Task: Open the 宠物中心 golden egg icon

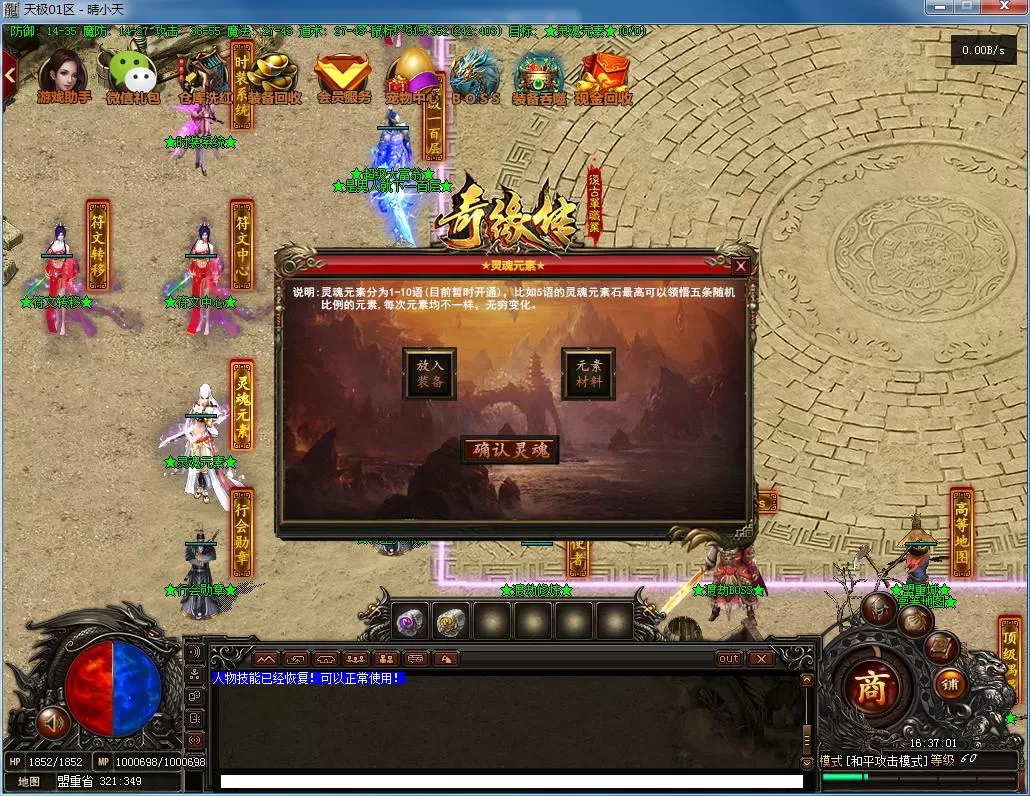Action: click(413, 76)
